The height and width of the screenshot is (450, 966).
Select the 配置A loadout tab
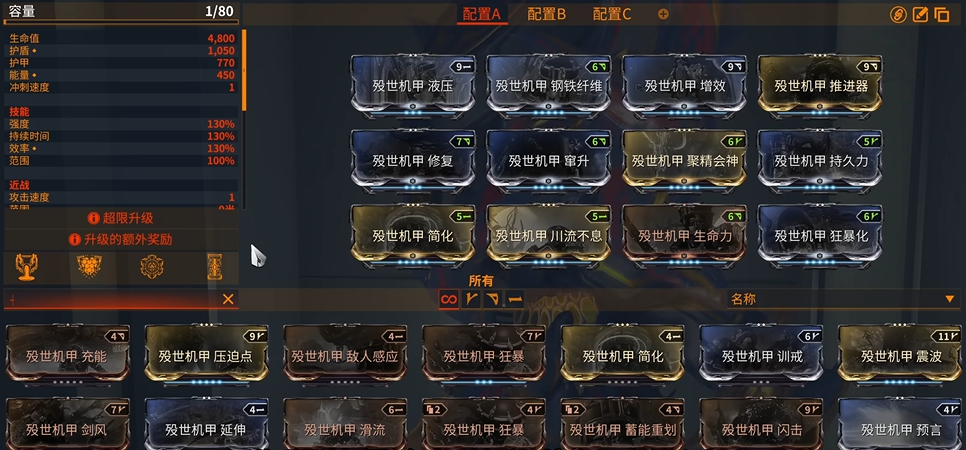click(481, 14)
